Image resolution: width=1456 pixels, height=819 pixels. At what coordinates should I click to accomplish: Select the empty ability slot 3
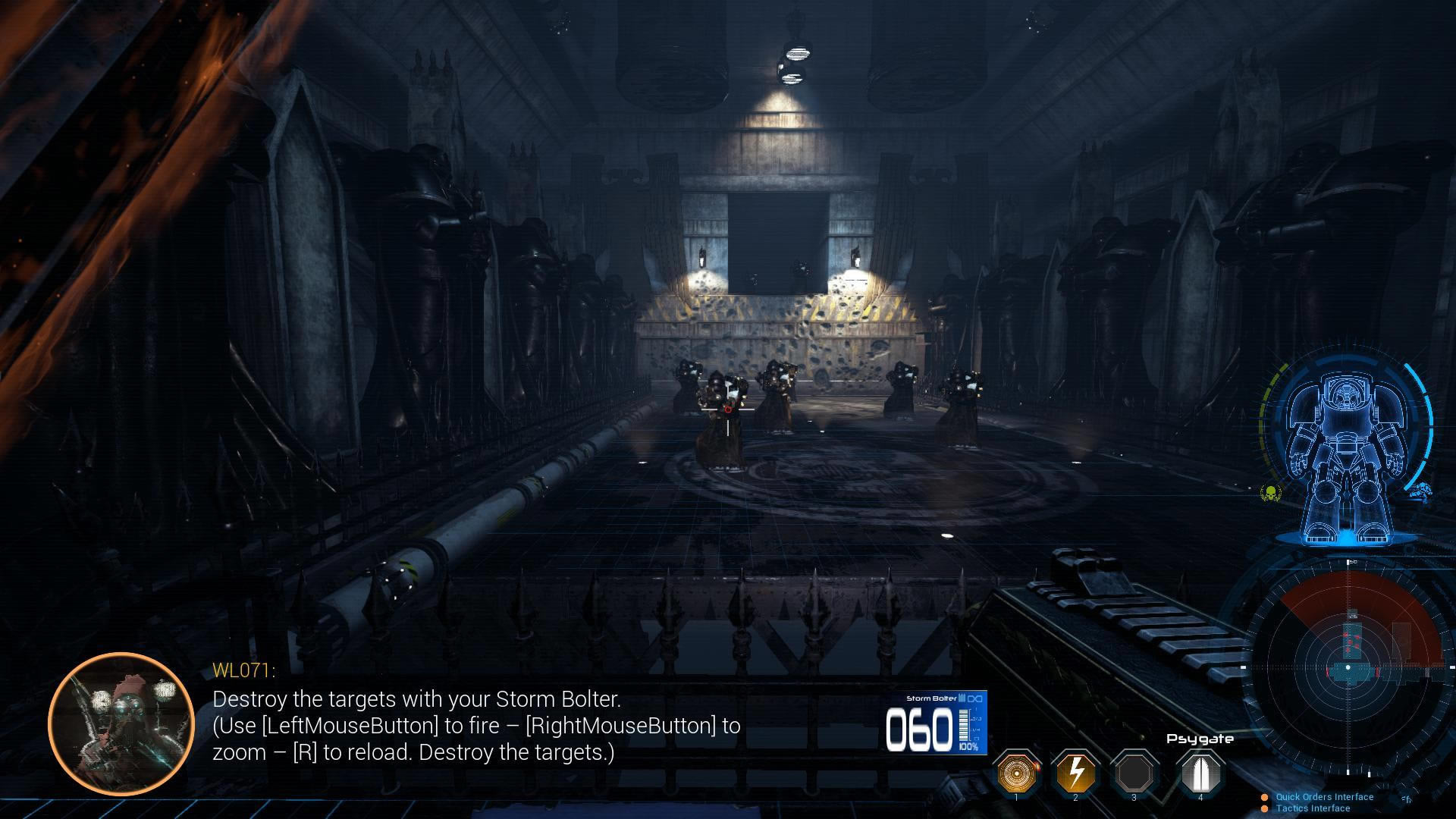tap(1134, 772)
